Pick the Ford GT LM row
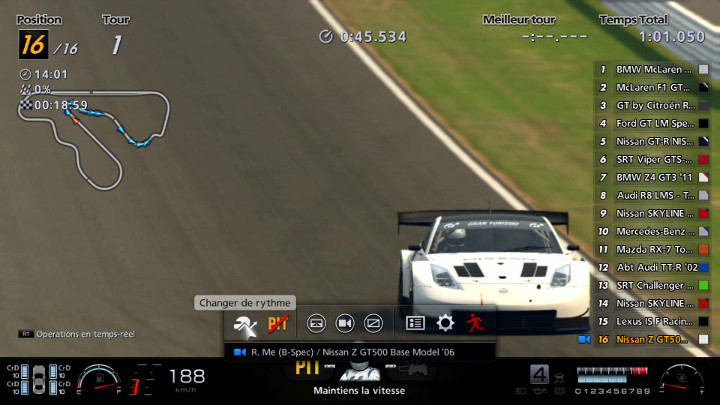The width and height of the screenshot is (720, 405). pyautogui.click(x=653, y=123)
